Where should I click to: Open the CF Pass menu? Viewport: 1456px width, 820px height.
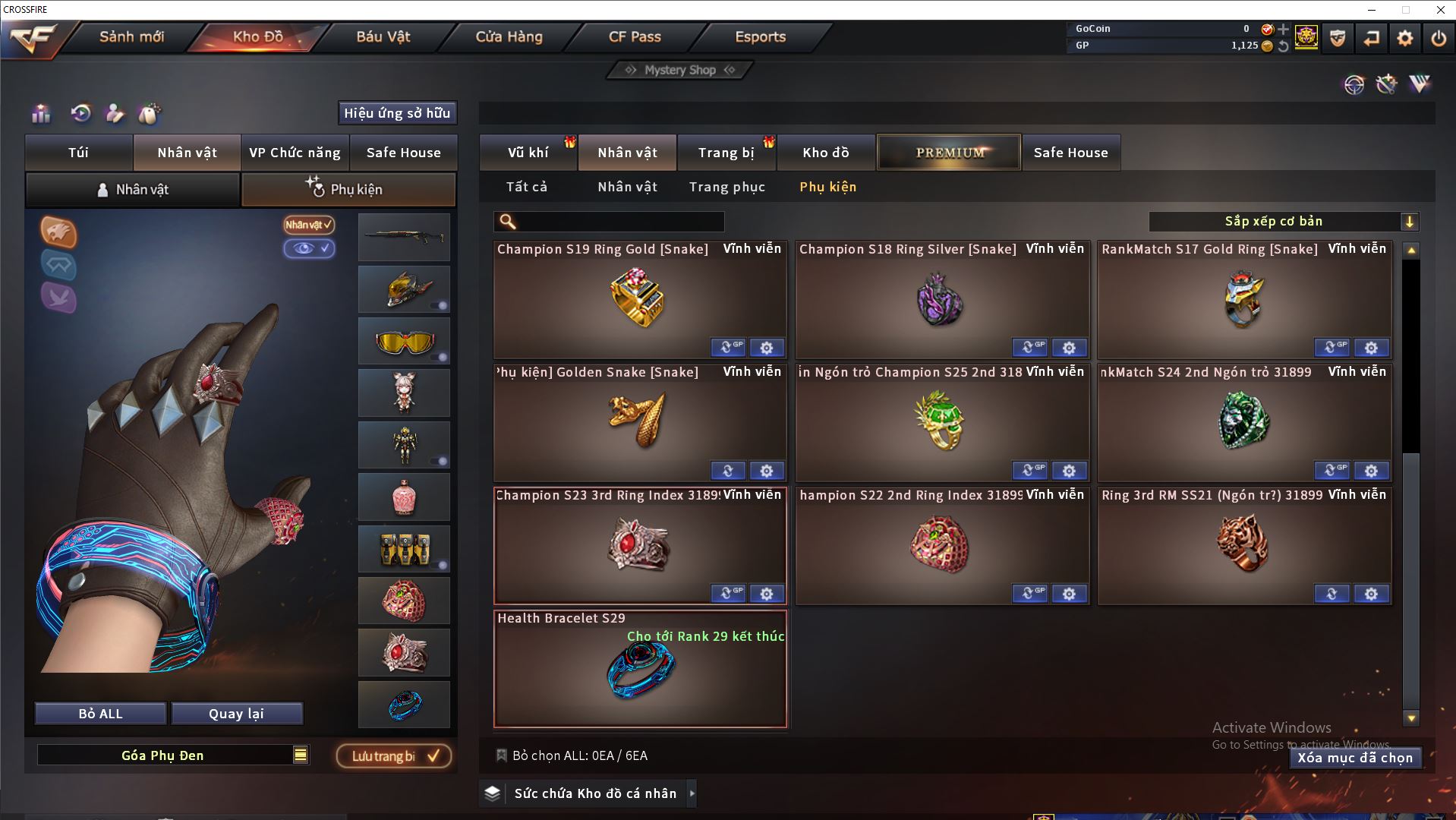[635, 36]
